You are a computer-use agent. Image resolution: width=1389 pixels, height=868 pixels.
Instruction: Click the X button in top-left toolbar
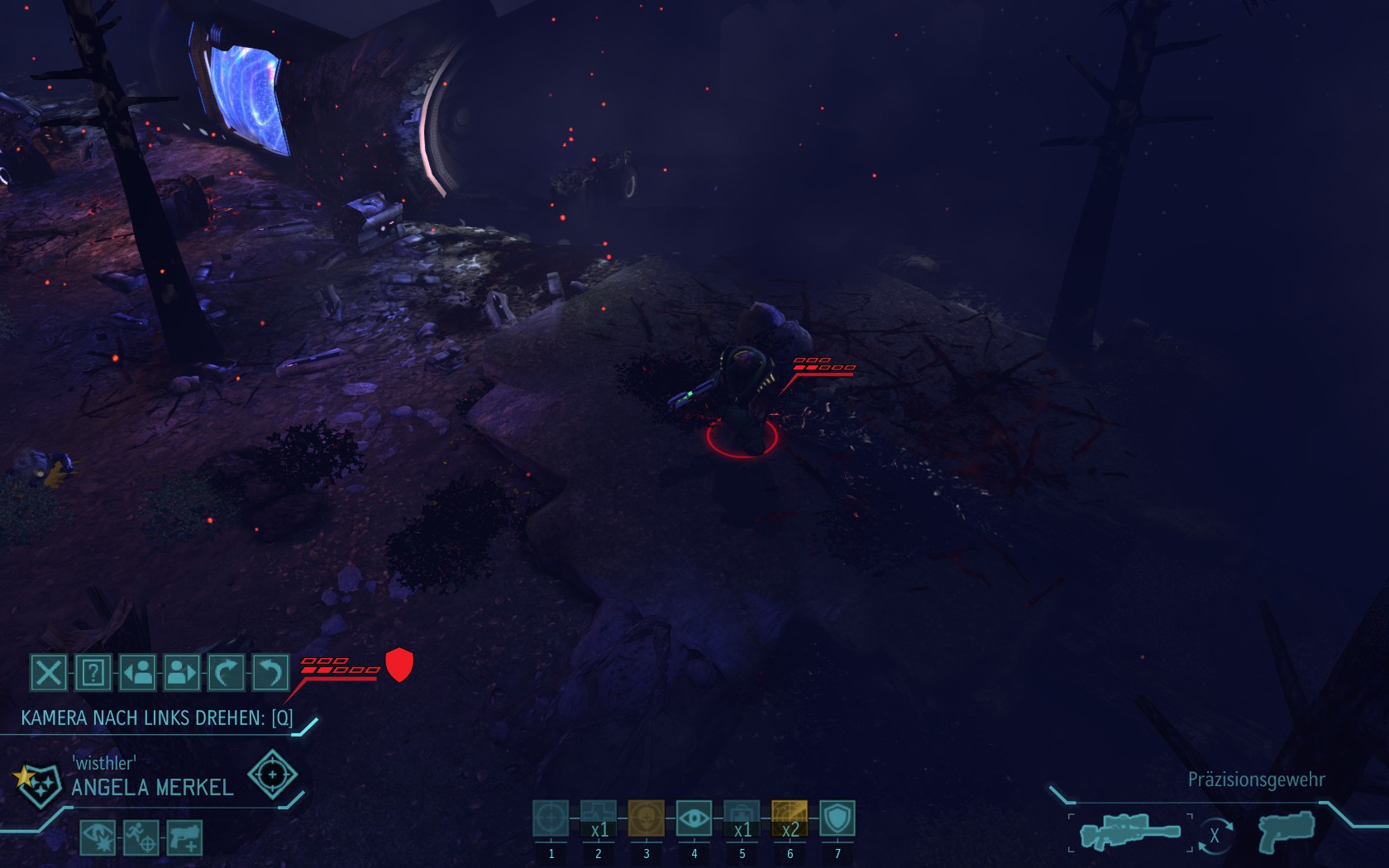point(49,673)
